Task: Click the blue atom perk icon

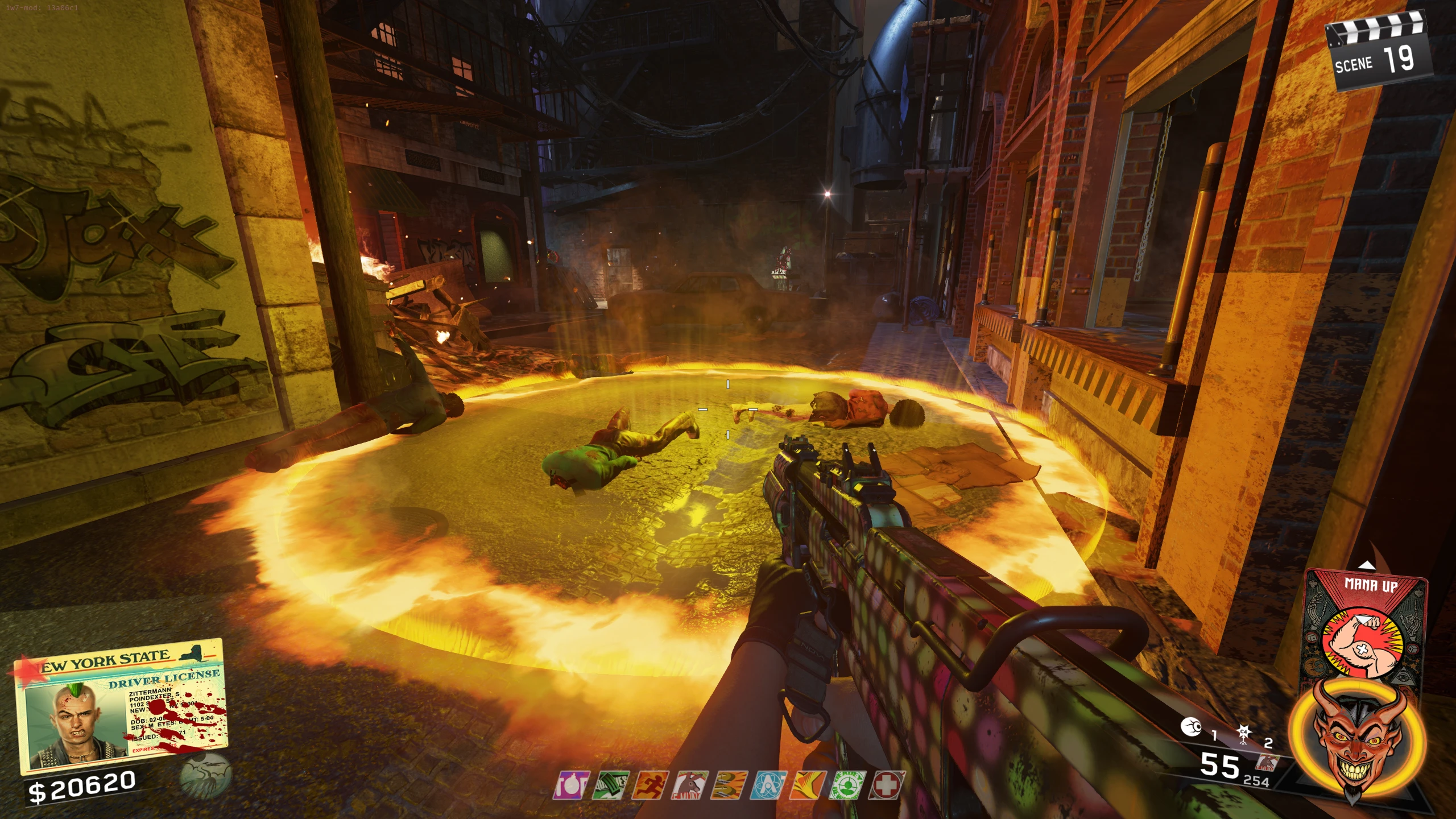Action: 768,786
